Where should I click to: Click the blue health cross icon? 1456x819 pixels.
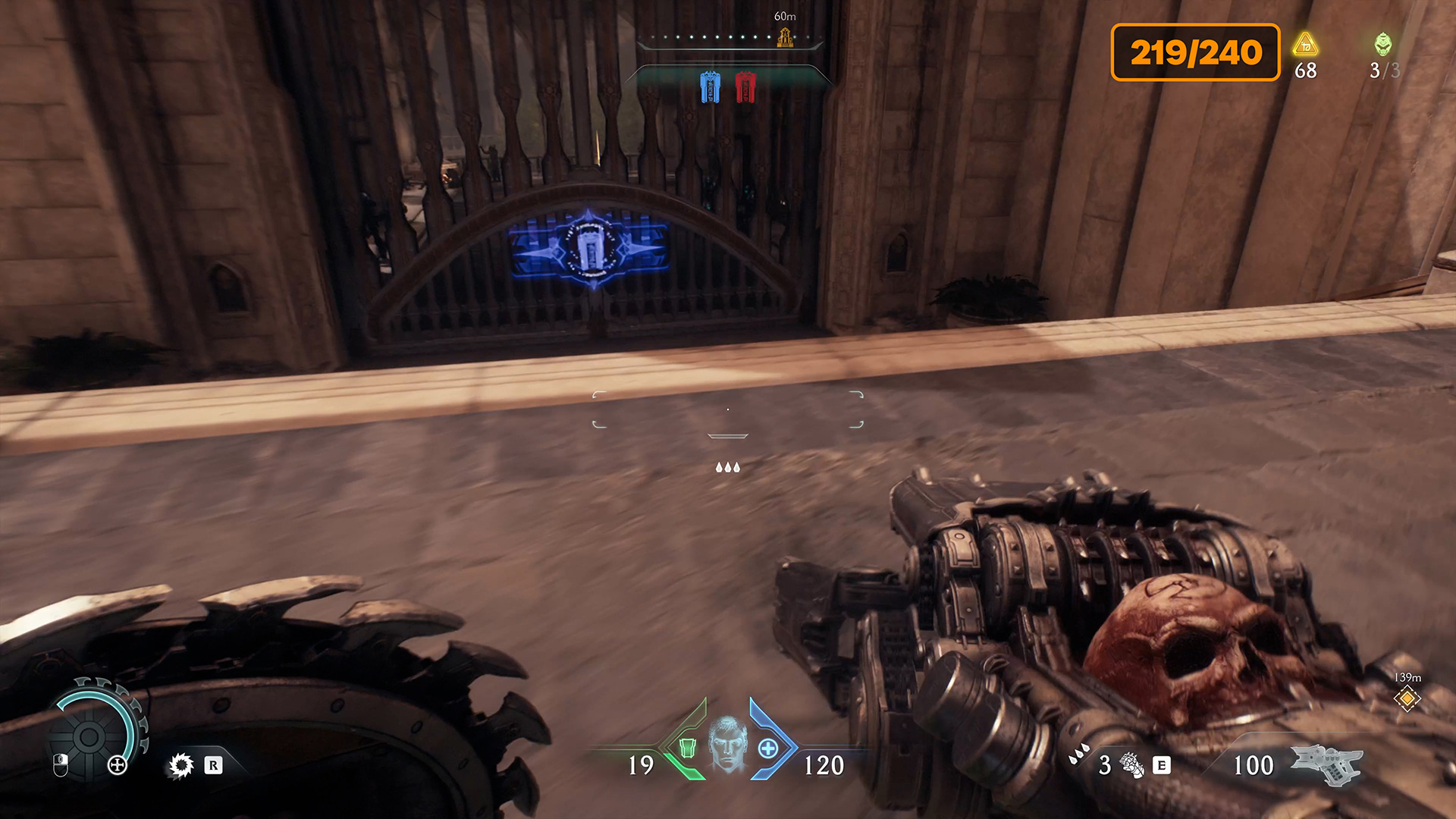768,748
